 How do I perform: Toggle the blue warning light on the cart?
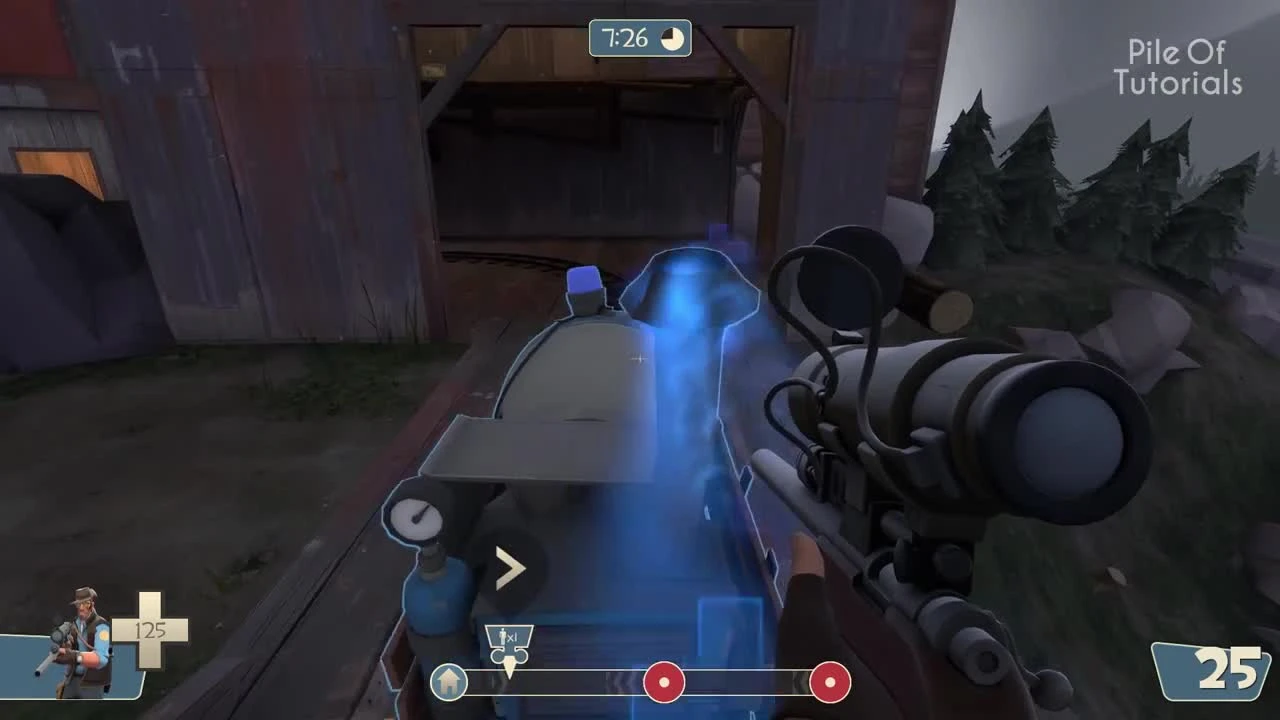[x=583, y=288]
